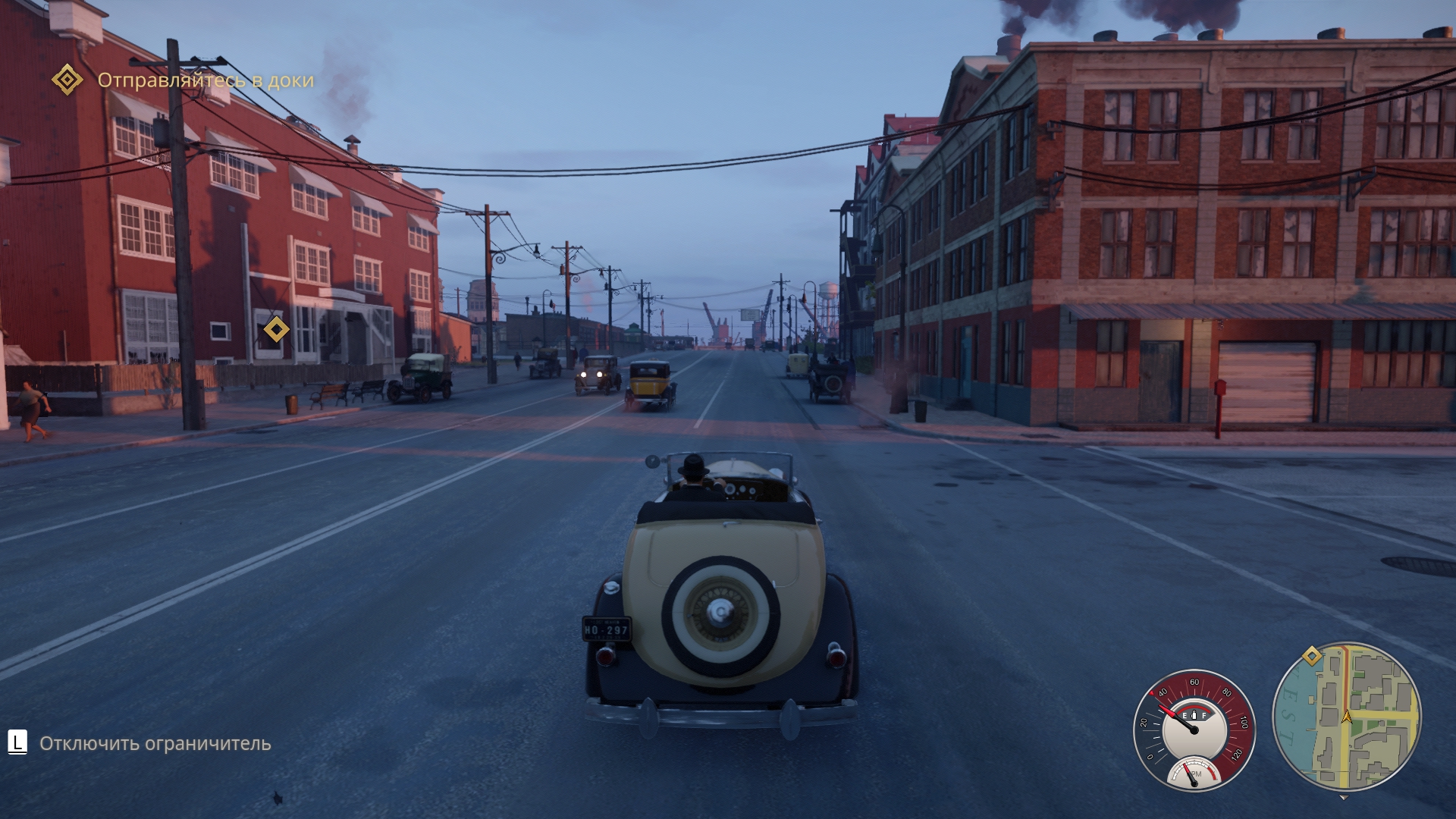
Task: Click the objective waypoint diamond on the street
Action: (x=276, y=329)
